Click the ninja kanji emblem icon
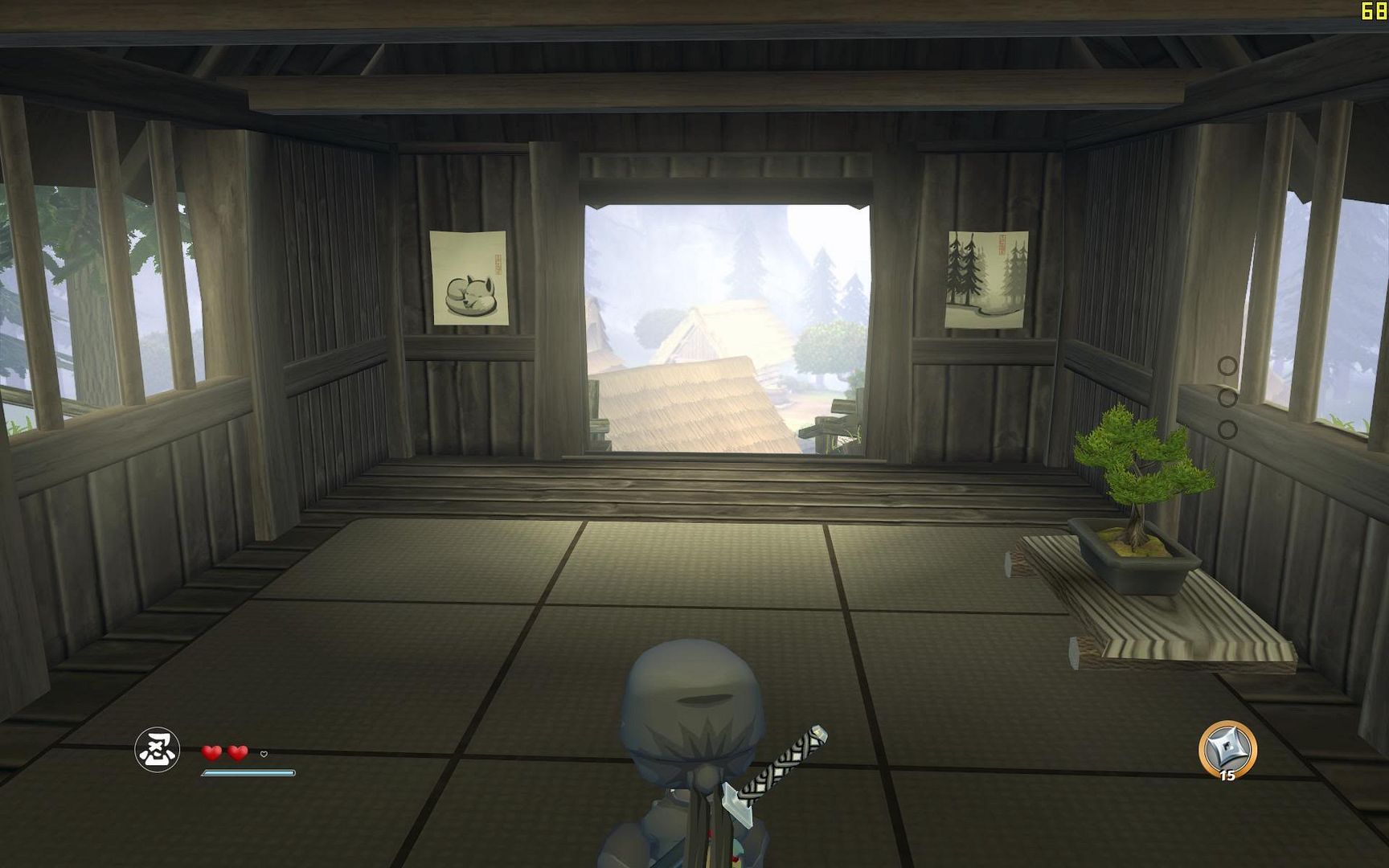 [x=157, y=749]
